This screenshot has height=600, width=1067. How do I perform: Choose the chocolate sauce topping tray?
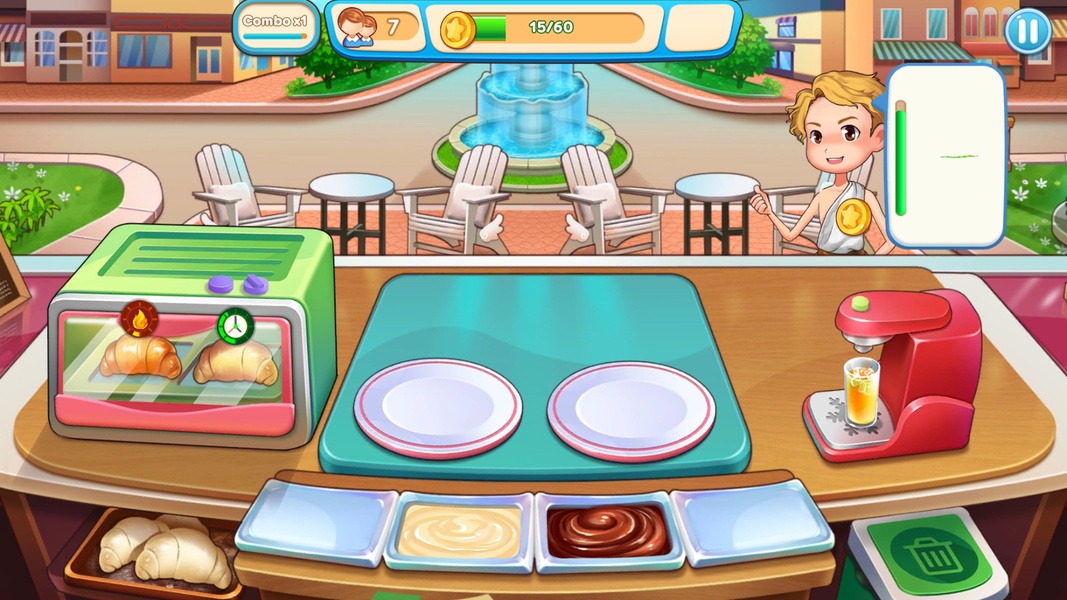tap(609, 530)
